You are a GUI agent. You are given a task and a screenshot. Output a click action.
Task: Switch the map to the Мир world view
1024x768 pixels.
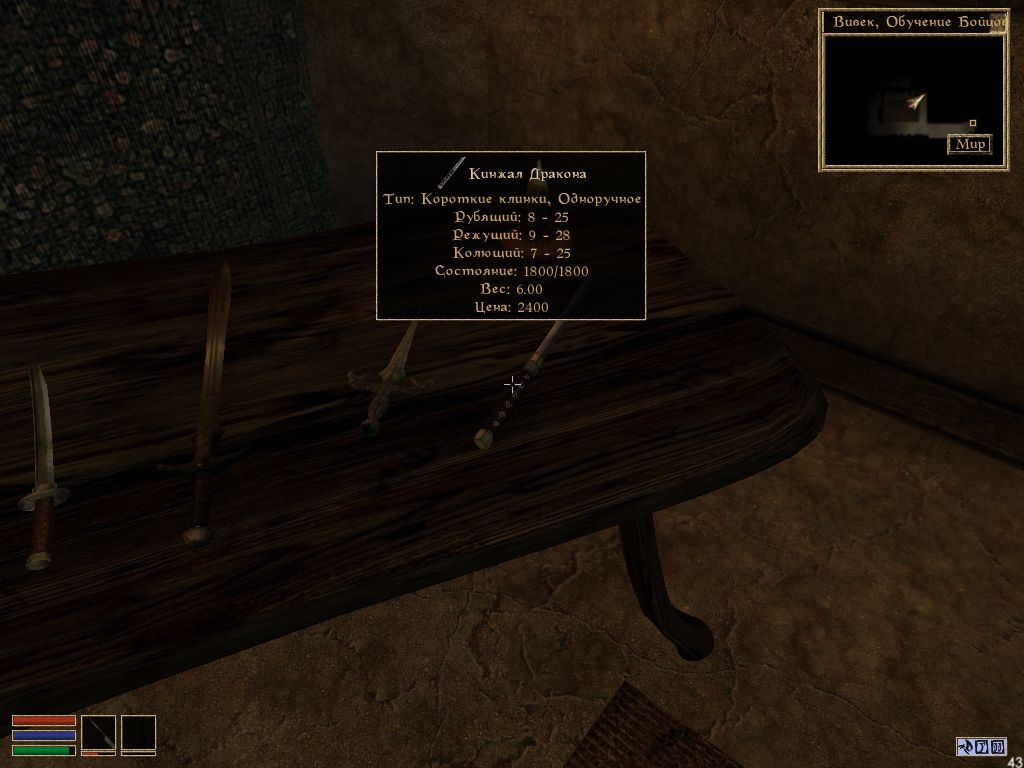969,144
